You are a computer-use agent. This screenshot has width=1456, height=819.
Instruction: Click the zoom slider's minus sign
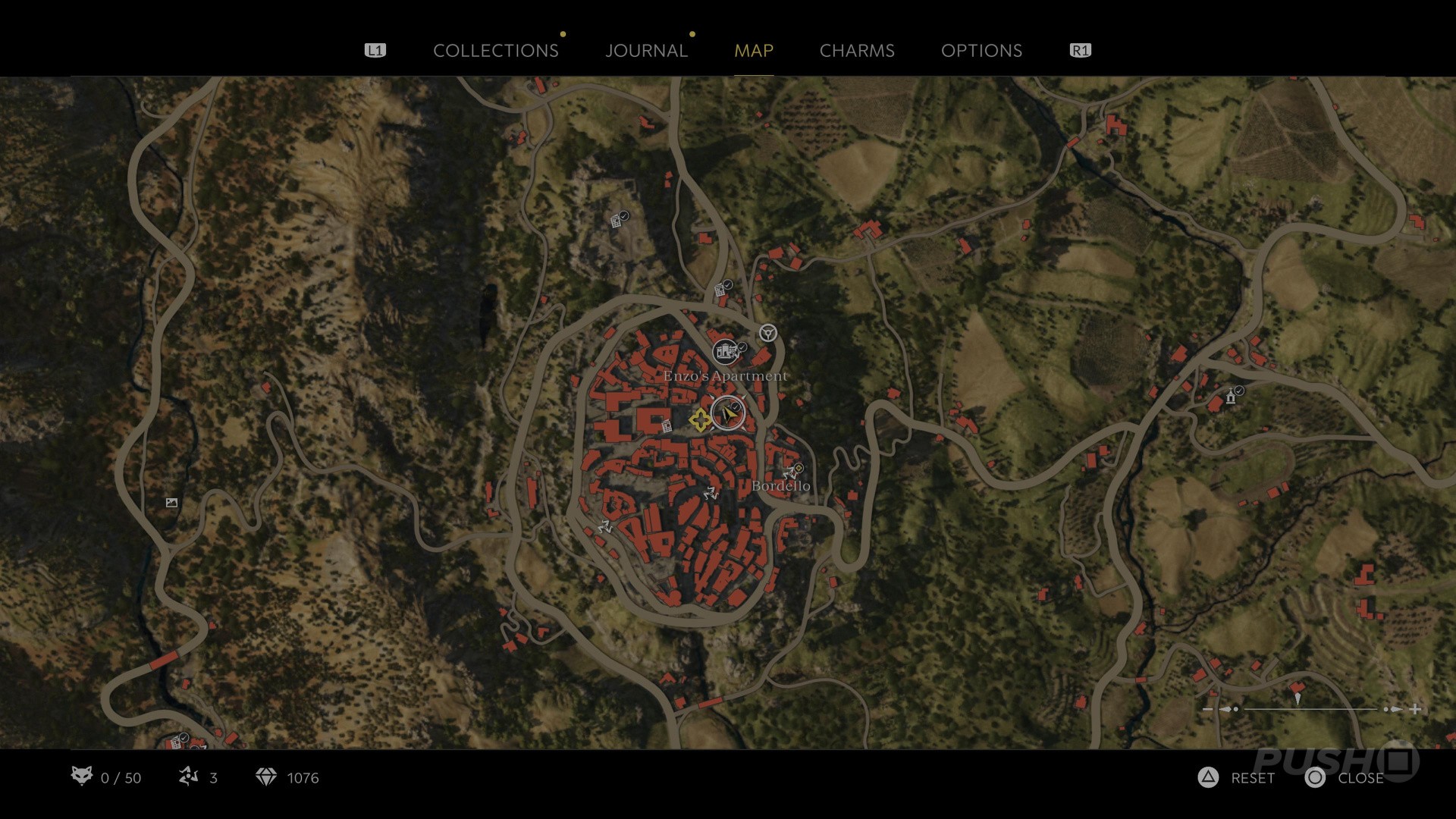pos(1208,709)
